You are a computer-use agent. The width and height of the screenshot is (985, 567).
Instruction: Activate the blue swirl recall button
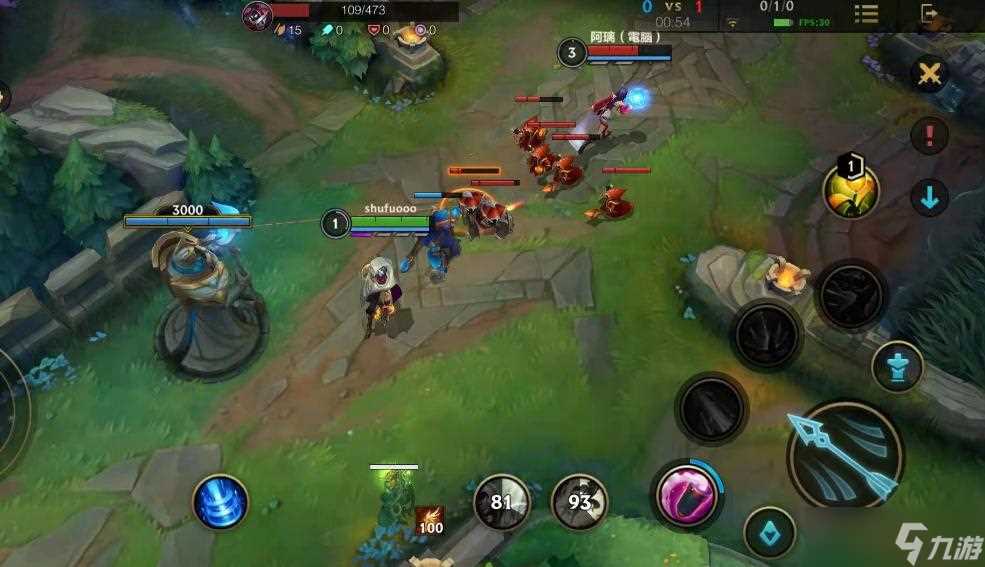[220, 501]
